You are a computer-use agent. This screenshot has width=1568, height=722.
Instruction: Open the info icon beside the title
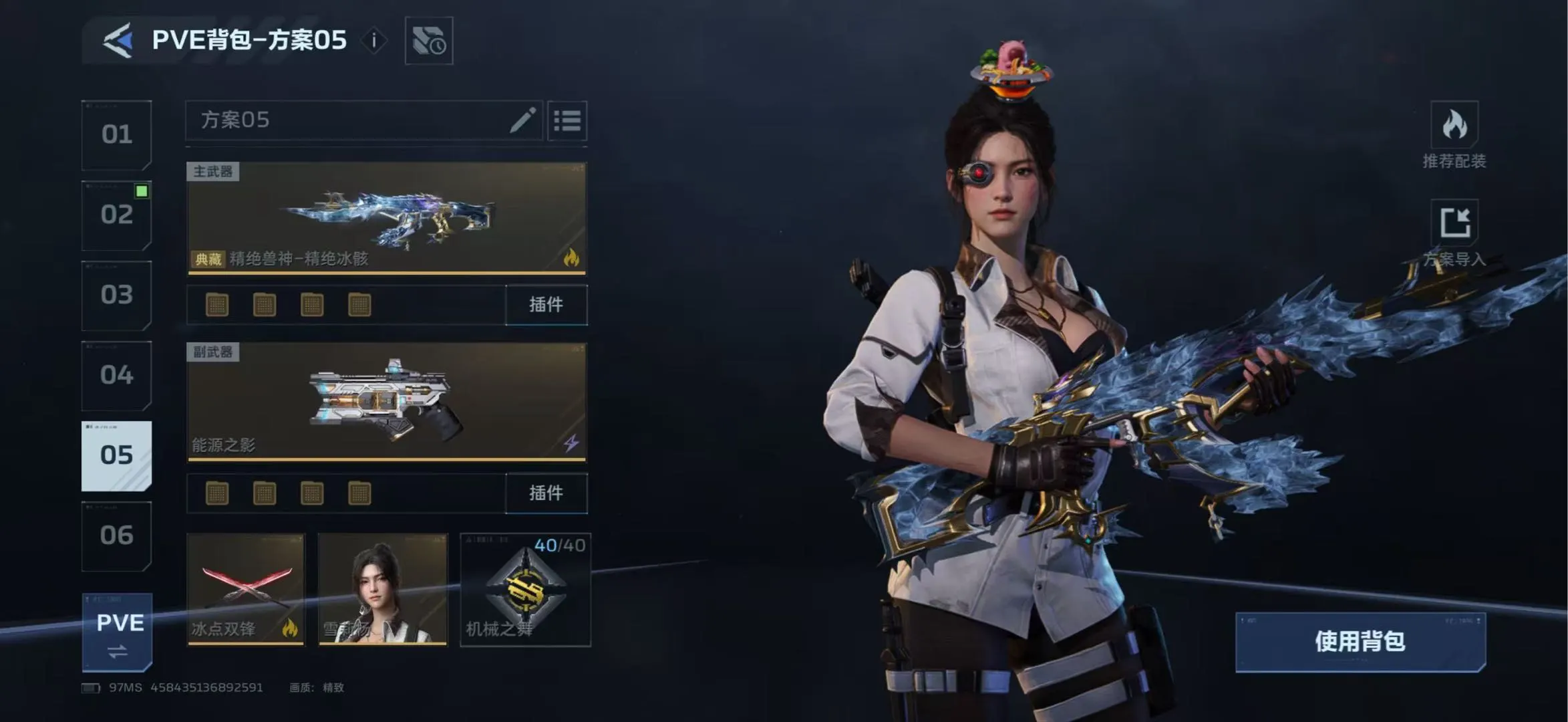374,41
